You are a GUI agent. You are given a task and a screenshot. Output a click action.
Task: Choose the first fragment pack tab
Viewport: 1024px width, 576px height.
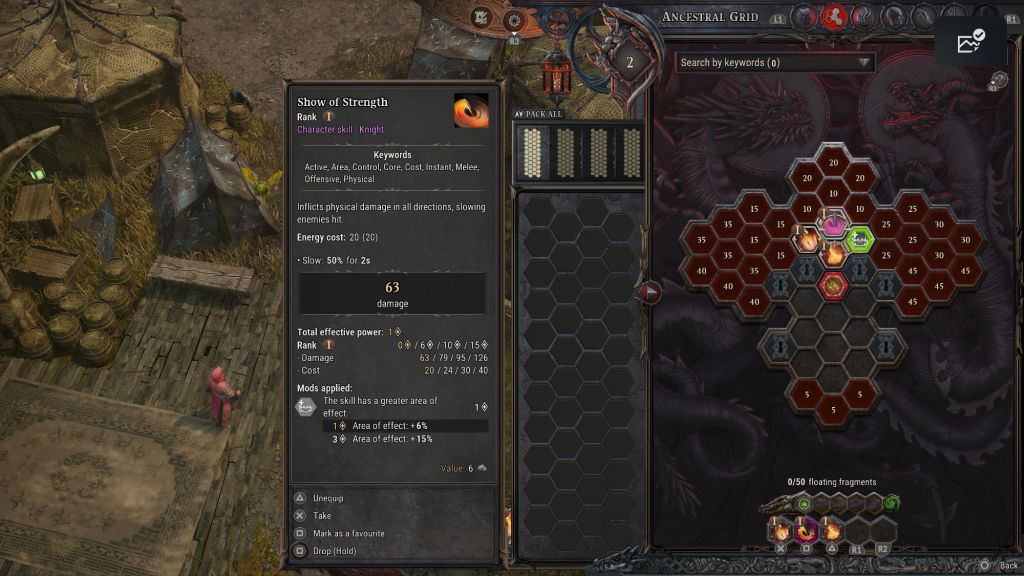click(533, 152)
